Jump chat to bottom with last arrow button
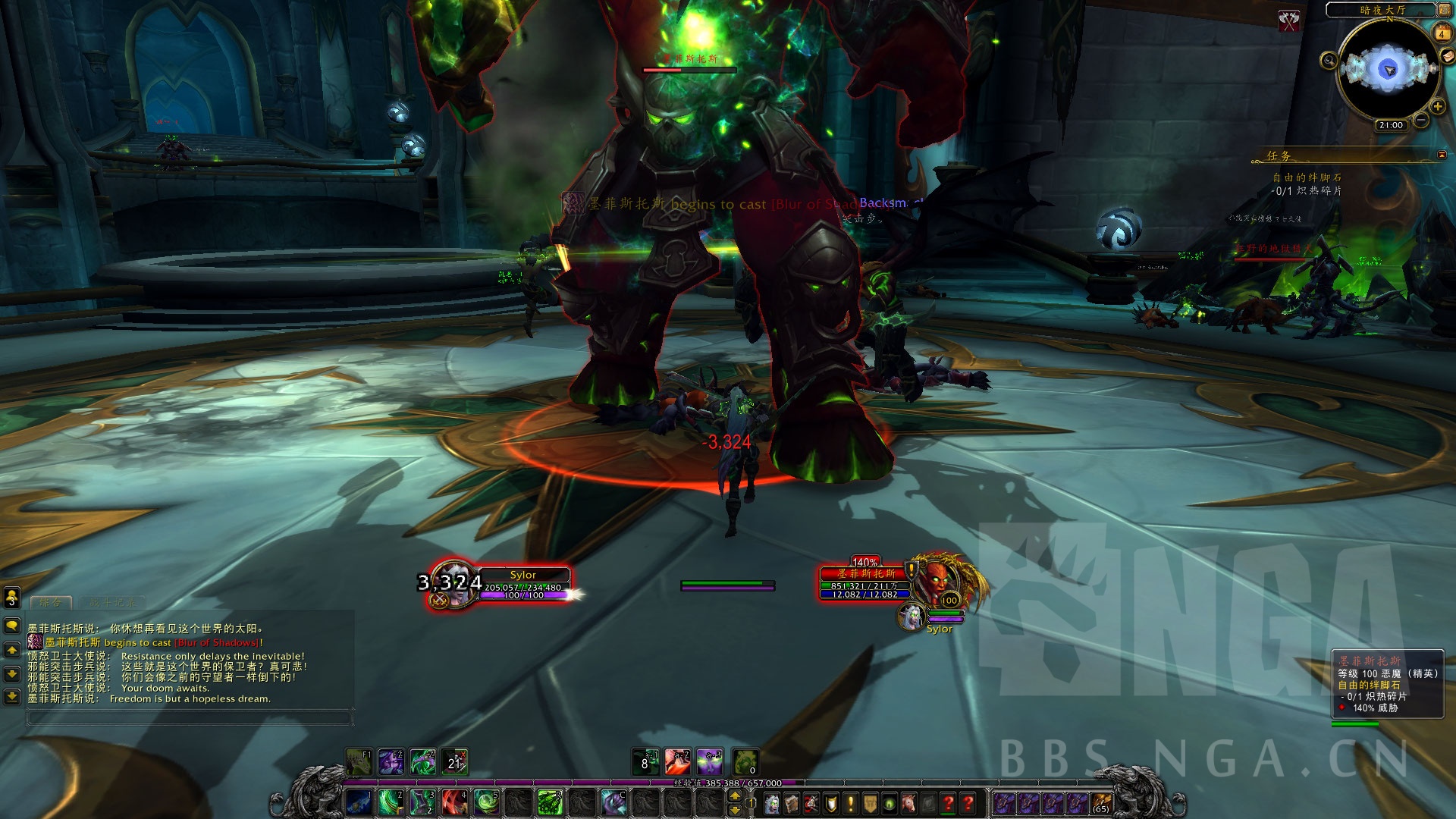 click(12, 696)
